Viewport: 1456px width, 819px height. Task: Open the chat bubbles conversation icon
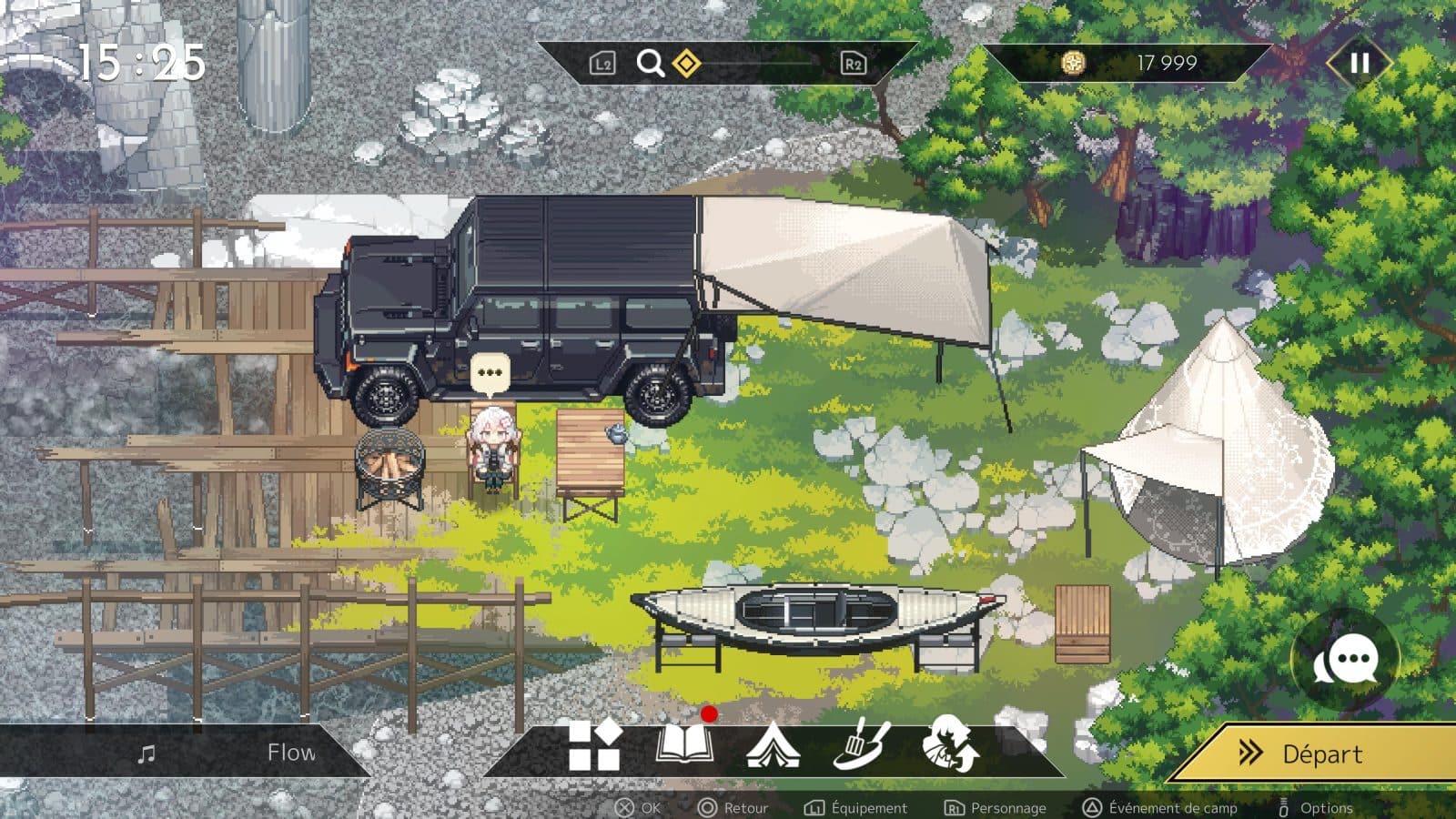(1346, 662)
